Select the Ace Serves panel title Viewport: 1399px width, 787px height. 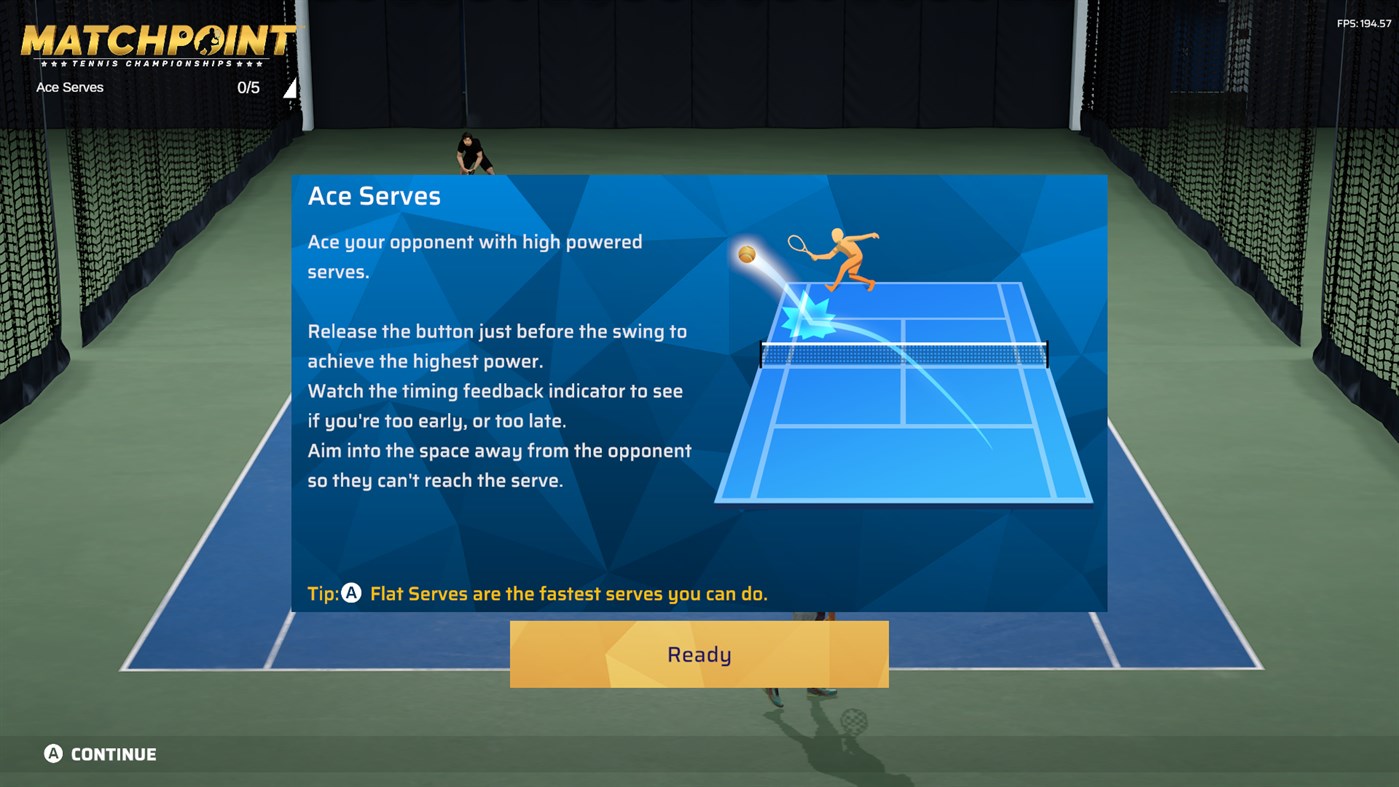[374, 196]
